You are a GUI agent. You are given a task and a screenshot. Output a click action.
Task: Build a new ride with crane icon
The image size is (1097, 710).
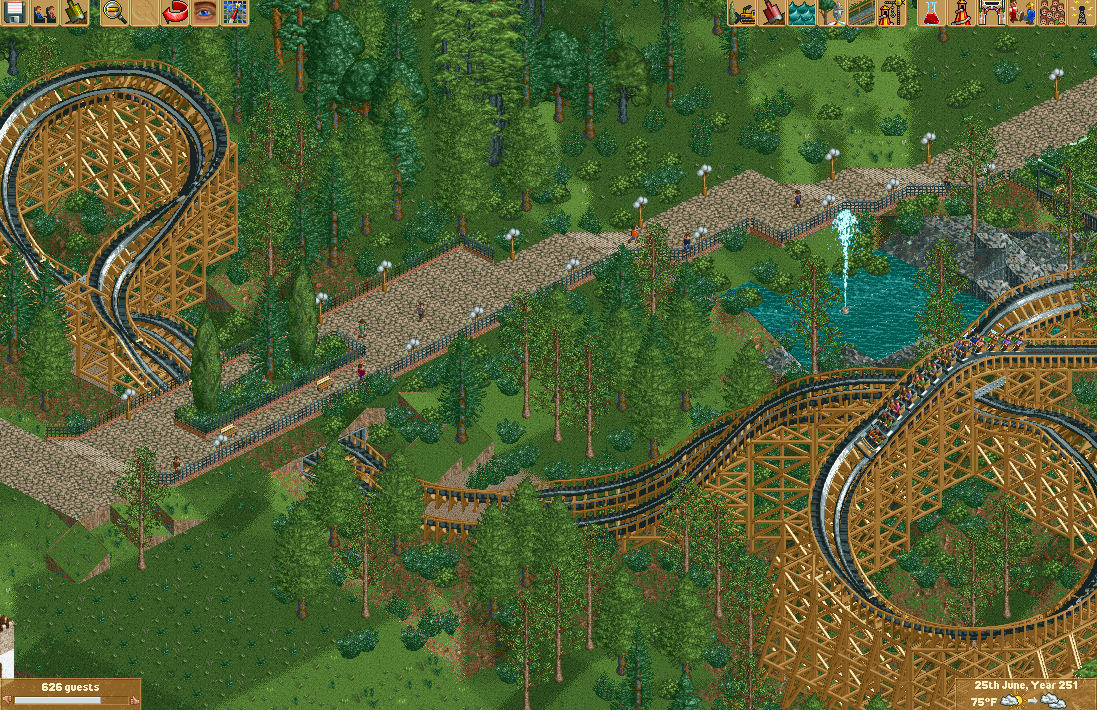(x=891, y=13)
